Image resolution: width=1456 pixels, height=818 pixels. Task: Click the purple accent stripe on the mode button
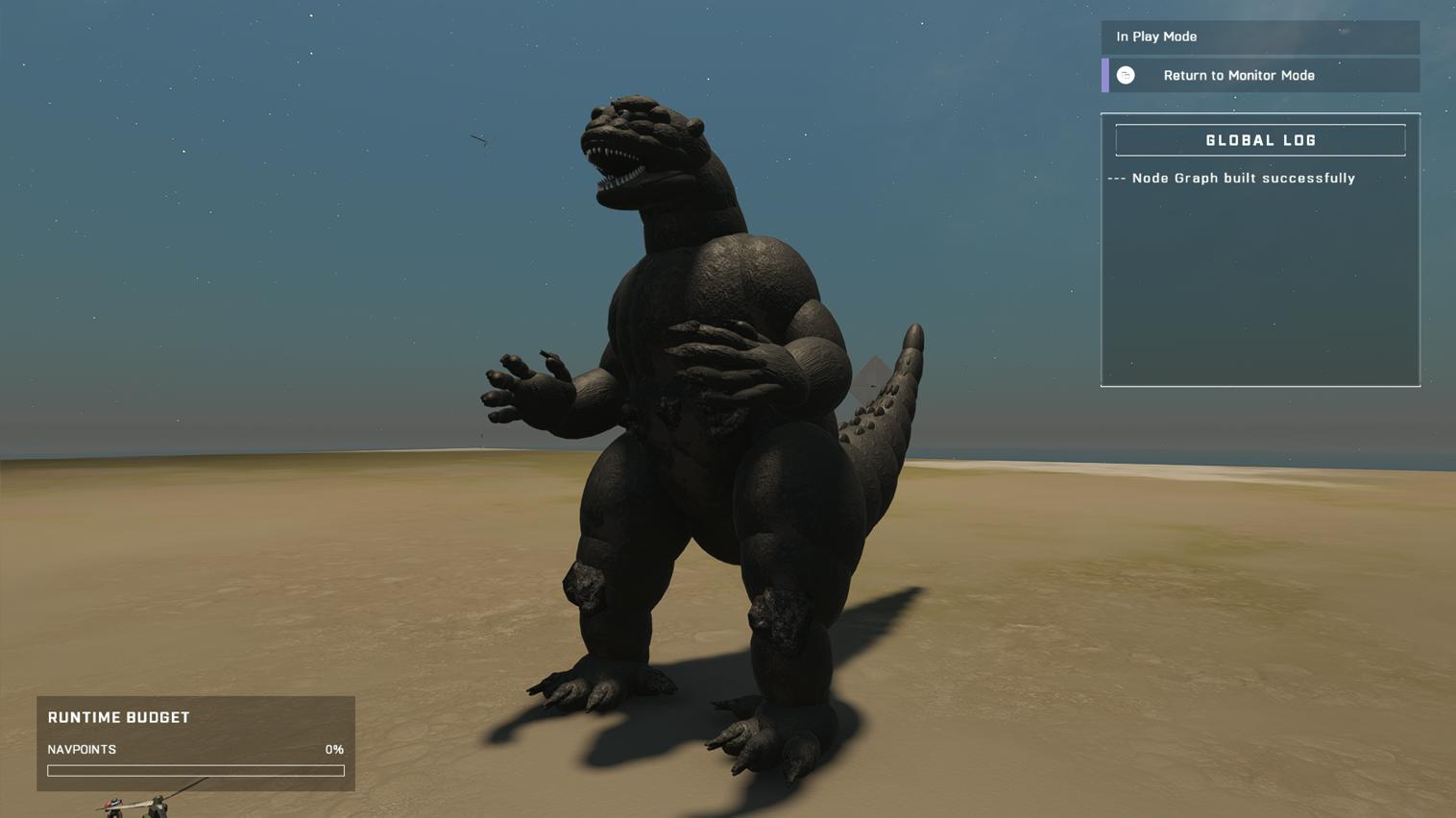1104,74
